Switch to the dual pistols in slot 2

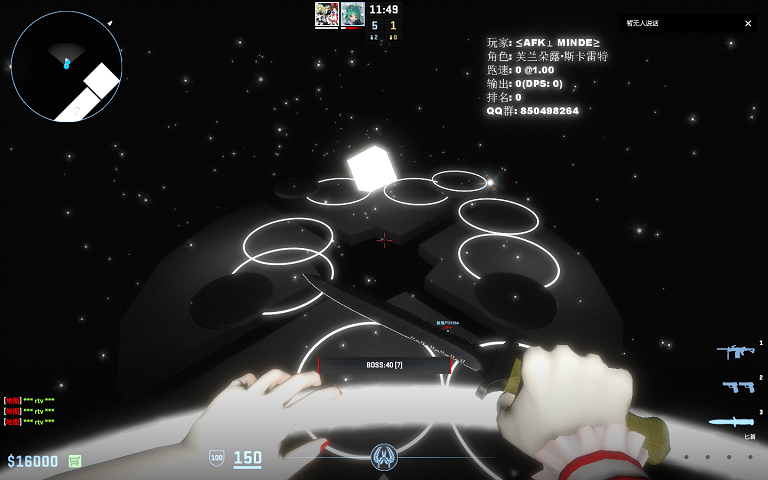point(737,387)
